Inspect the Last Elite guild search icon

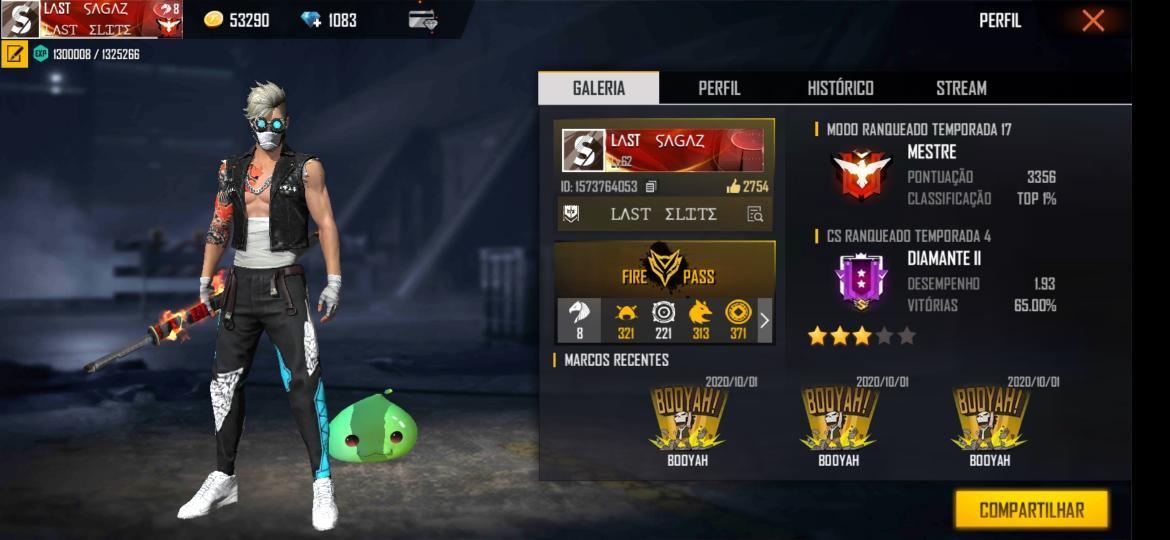(755, 214)
